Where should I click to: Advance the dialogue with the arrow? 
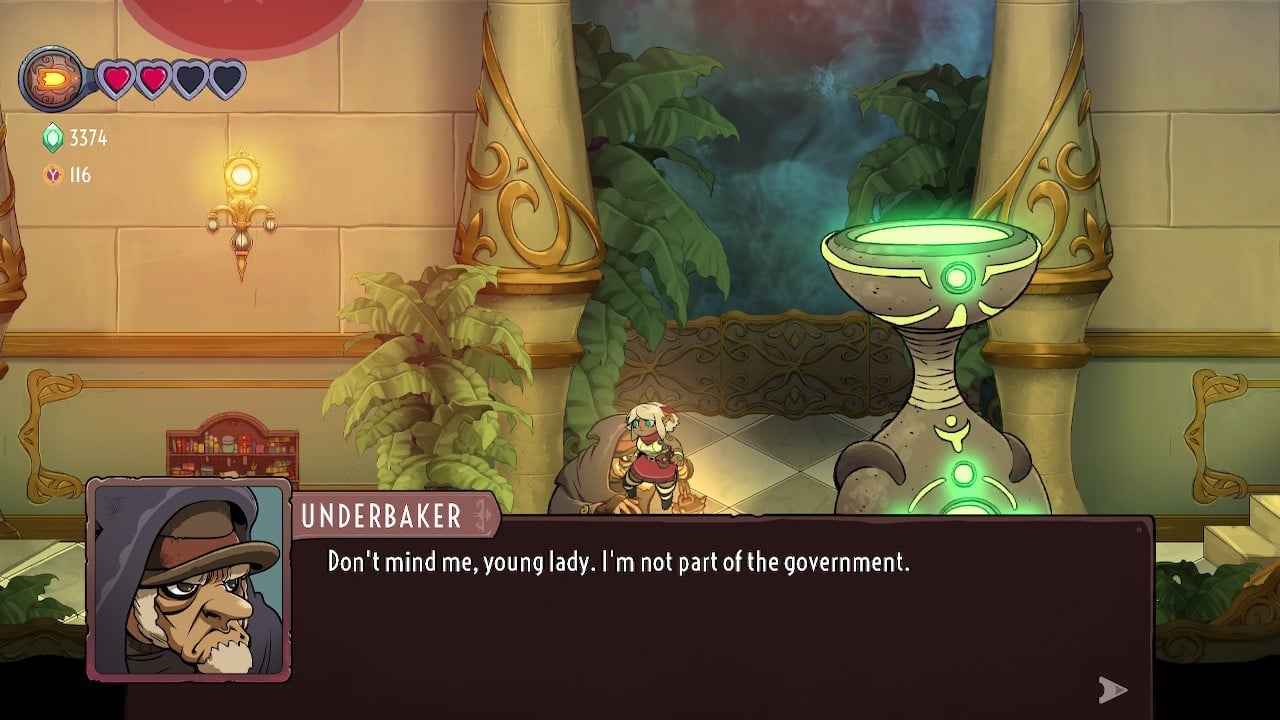[1112, 689]
